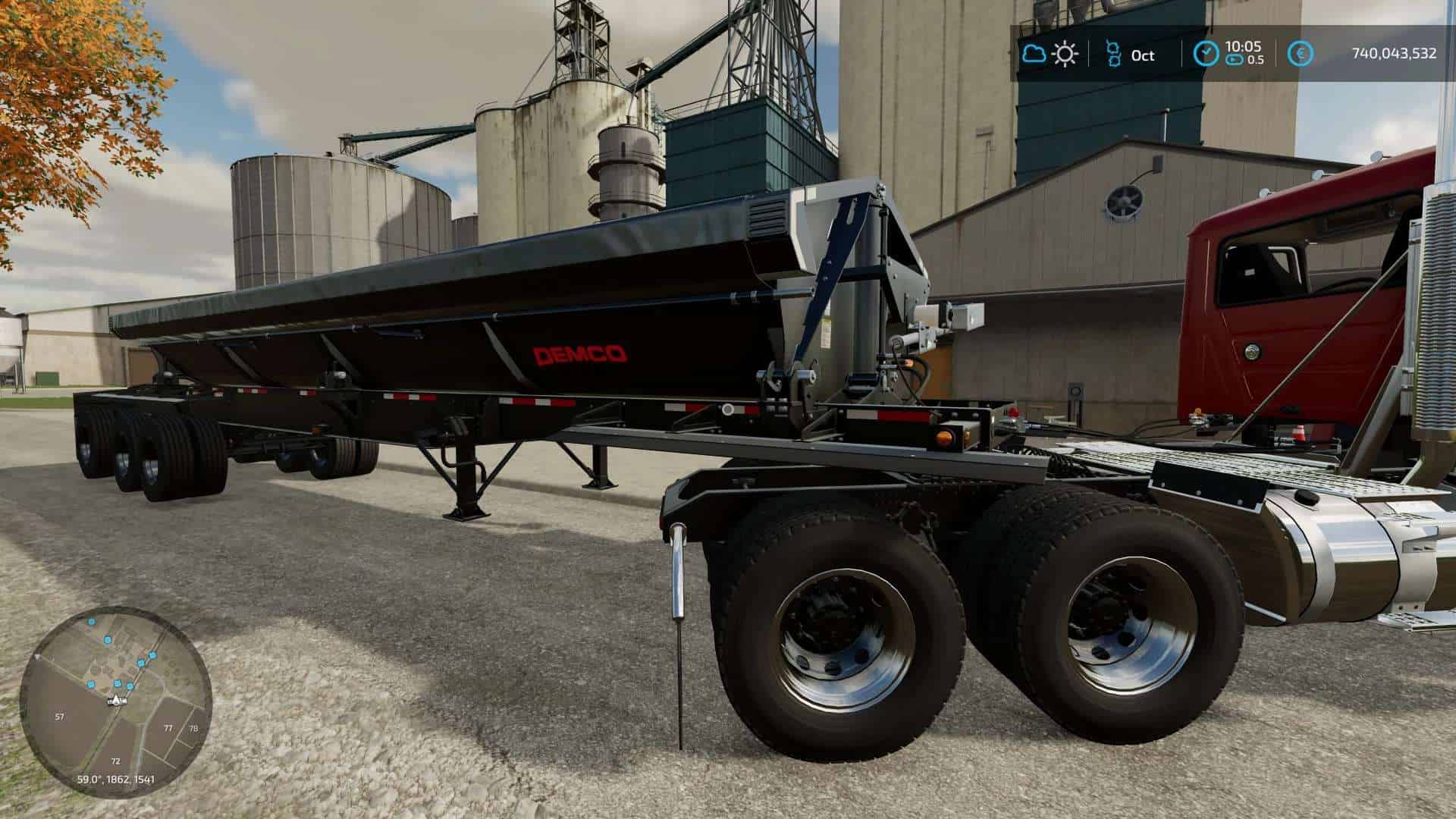Image resolution: width=1456 pixels, height=819 pixels.
Task: Click field 78 on the minimap
Action: (x=192, y=727)
